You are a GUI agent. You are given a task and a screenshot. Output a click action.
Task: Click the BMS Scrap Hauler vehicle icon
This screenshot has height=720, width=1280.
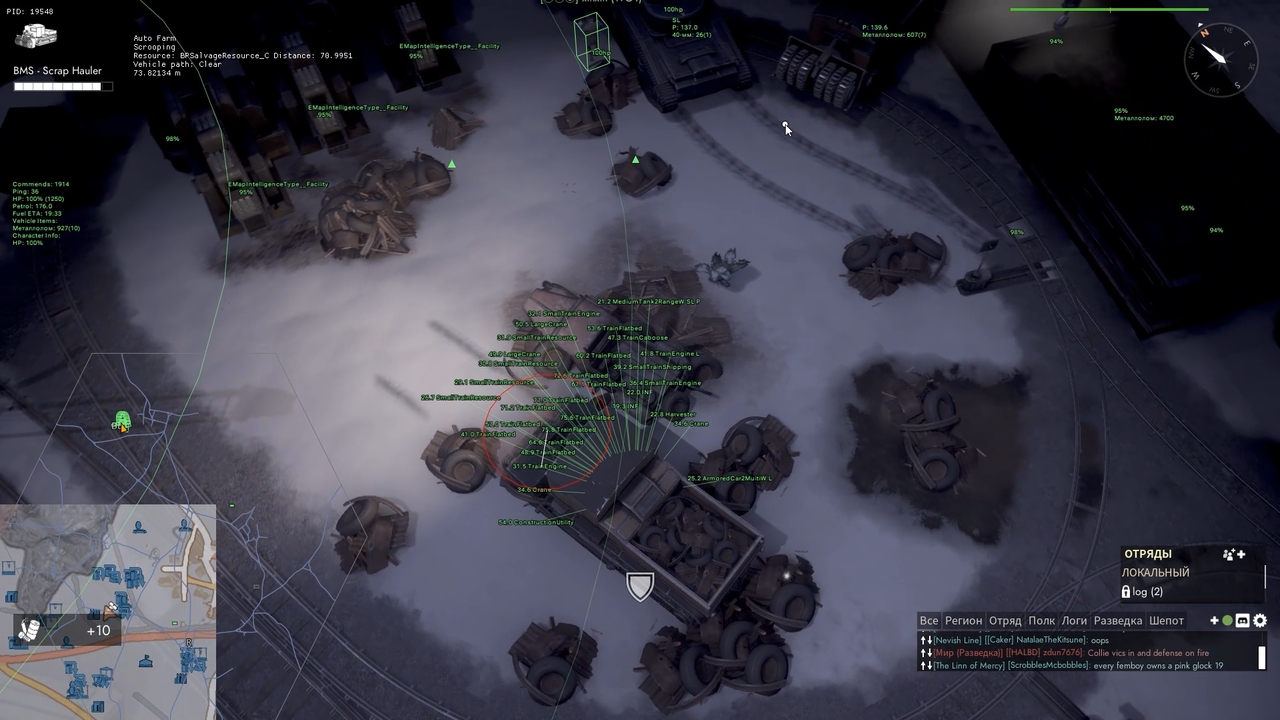(x=36, y=37)
